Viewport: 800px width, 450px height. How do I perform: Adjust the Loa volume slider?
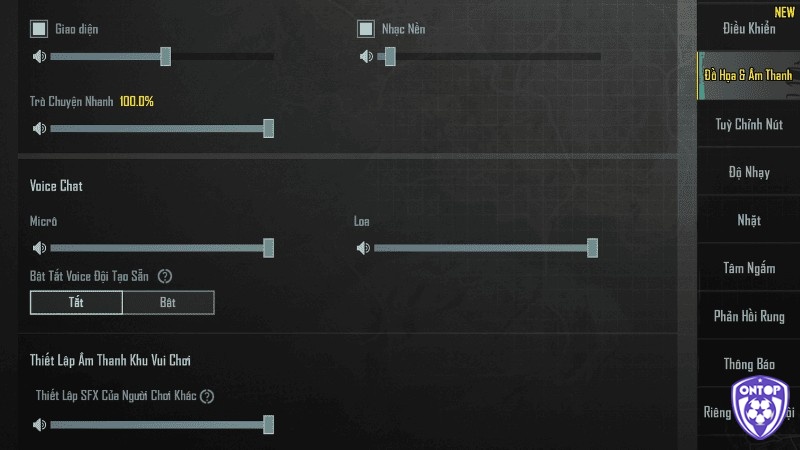click(485, 248)
